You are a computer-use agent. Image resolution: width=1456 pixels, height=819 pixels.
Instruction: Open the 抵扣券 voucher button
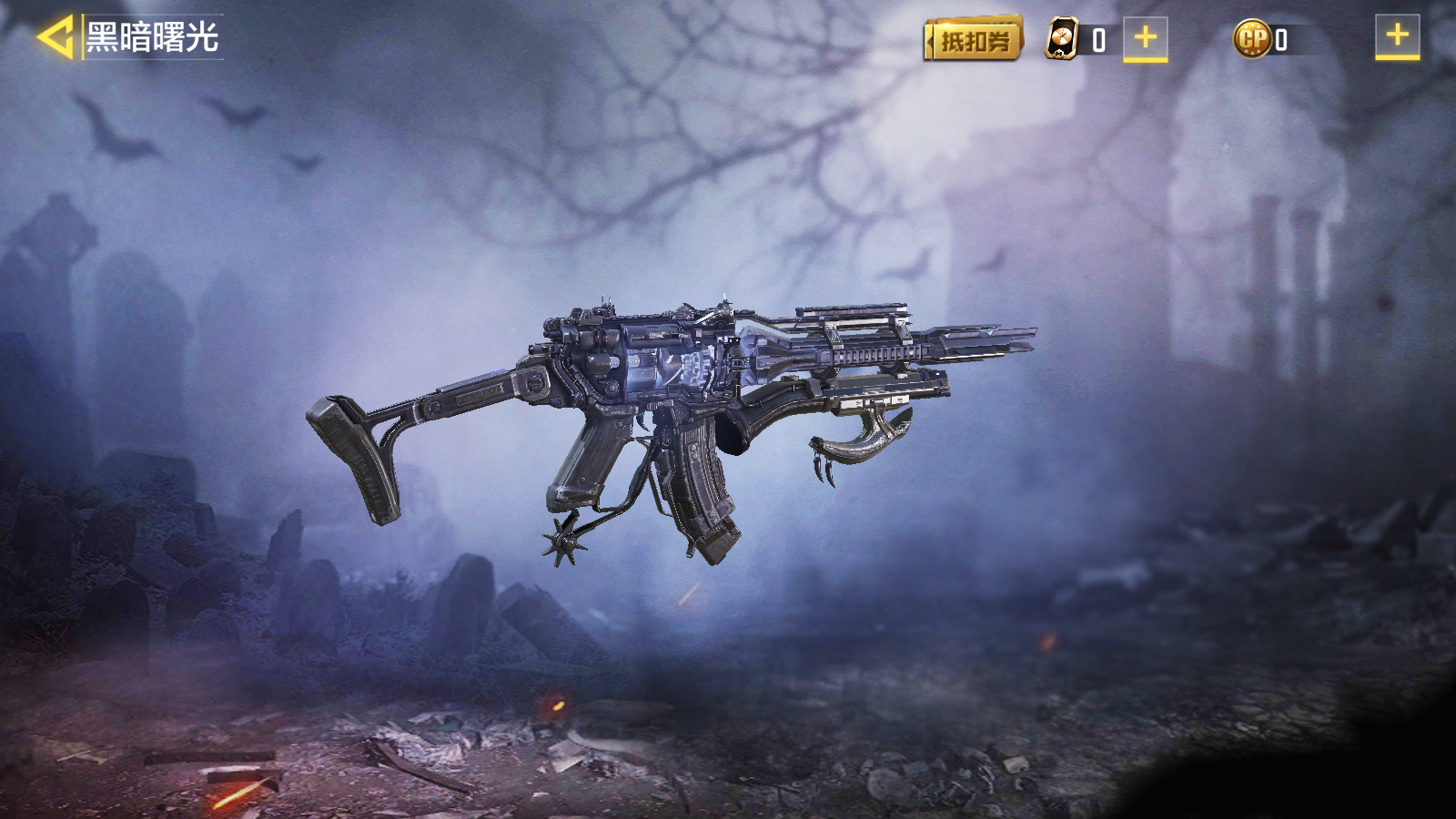pyautogui.click(x=974, y=40)
